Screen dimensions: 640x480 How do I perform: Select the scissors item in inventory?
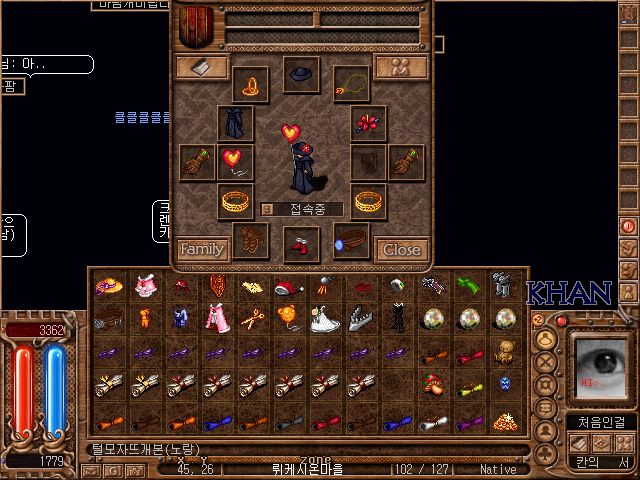tap(253, 320)
